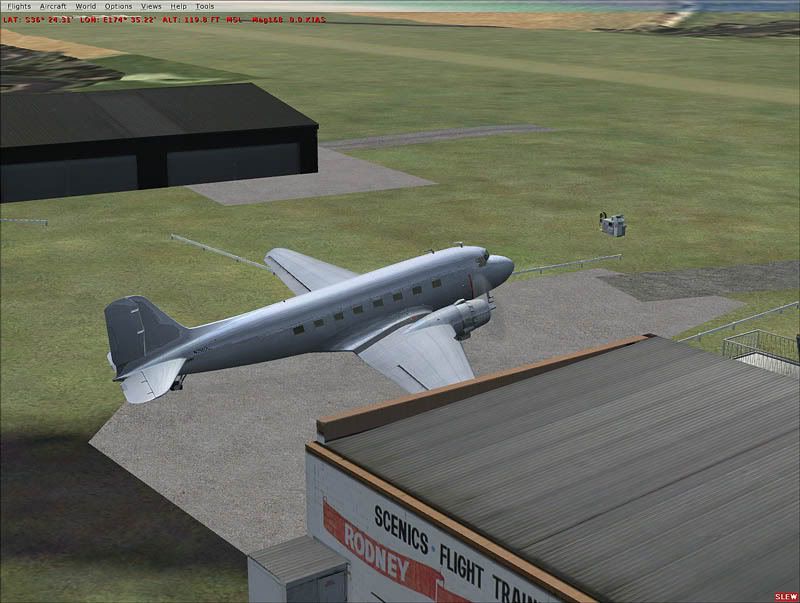Open the Tools menu

coord(204,6)
